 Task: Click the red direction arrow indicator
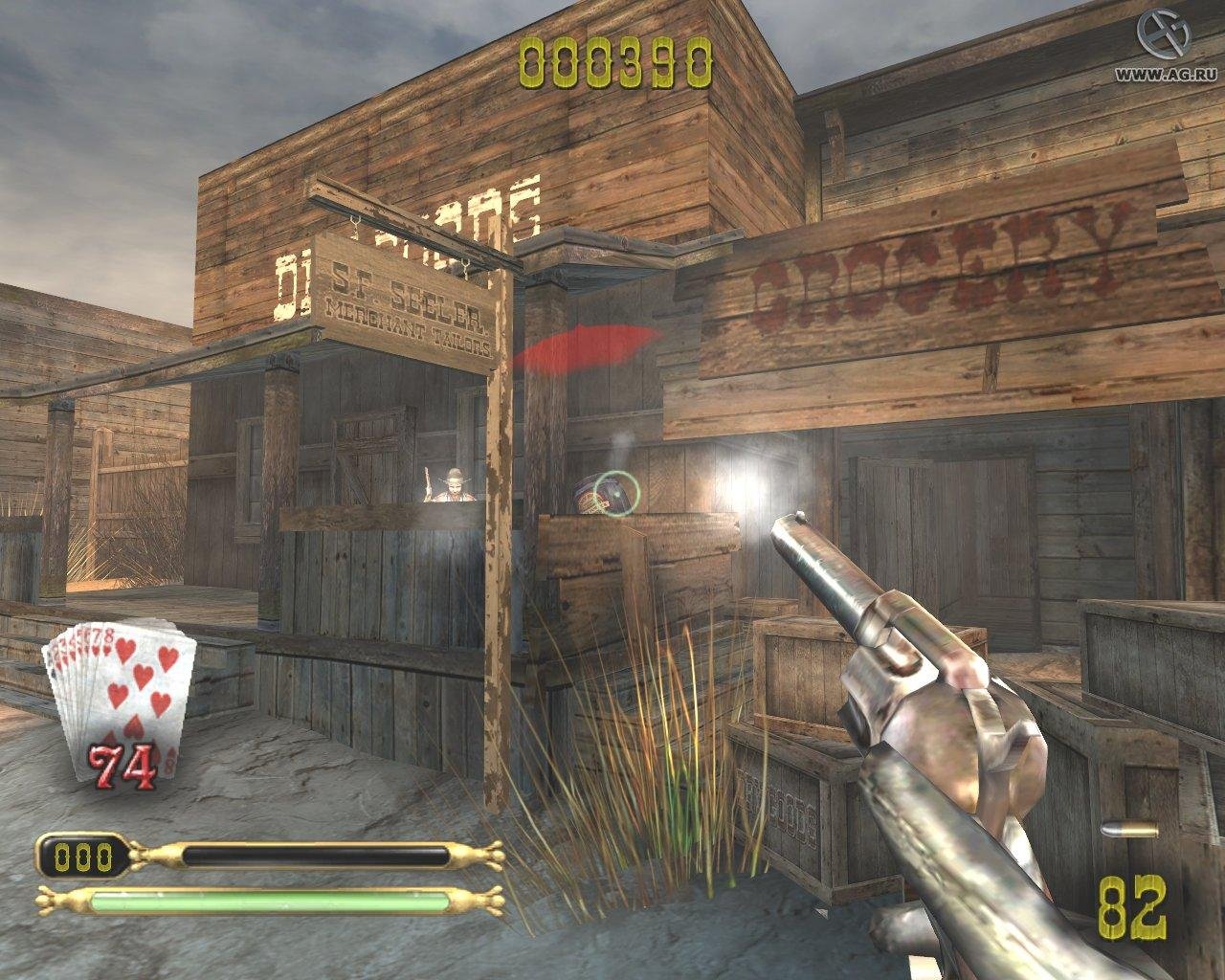tap(584, 346)
